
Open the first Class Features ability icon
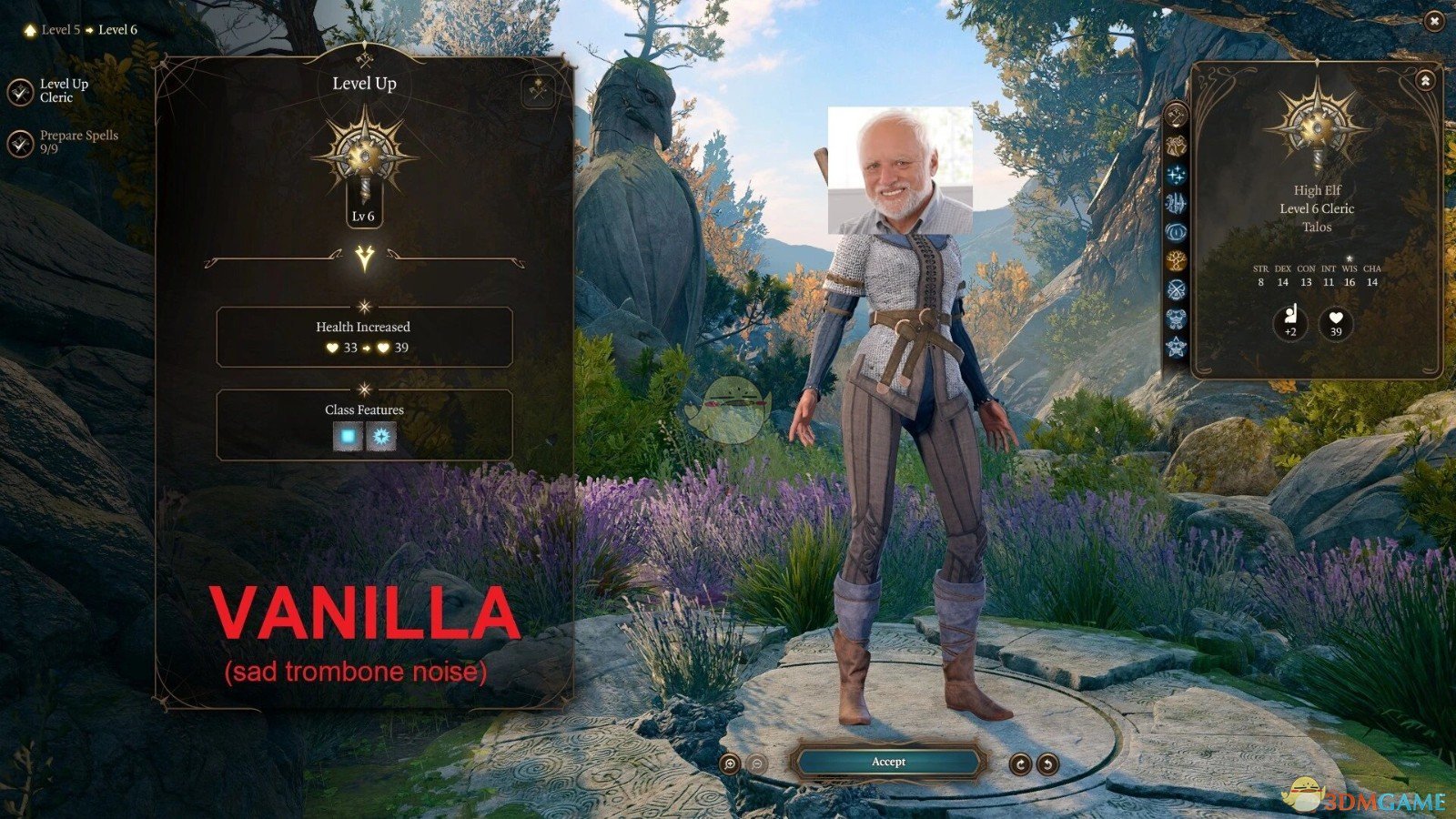click(348, 435)
